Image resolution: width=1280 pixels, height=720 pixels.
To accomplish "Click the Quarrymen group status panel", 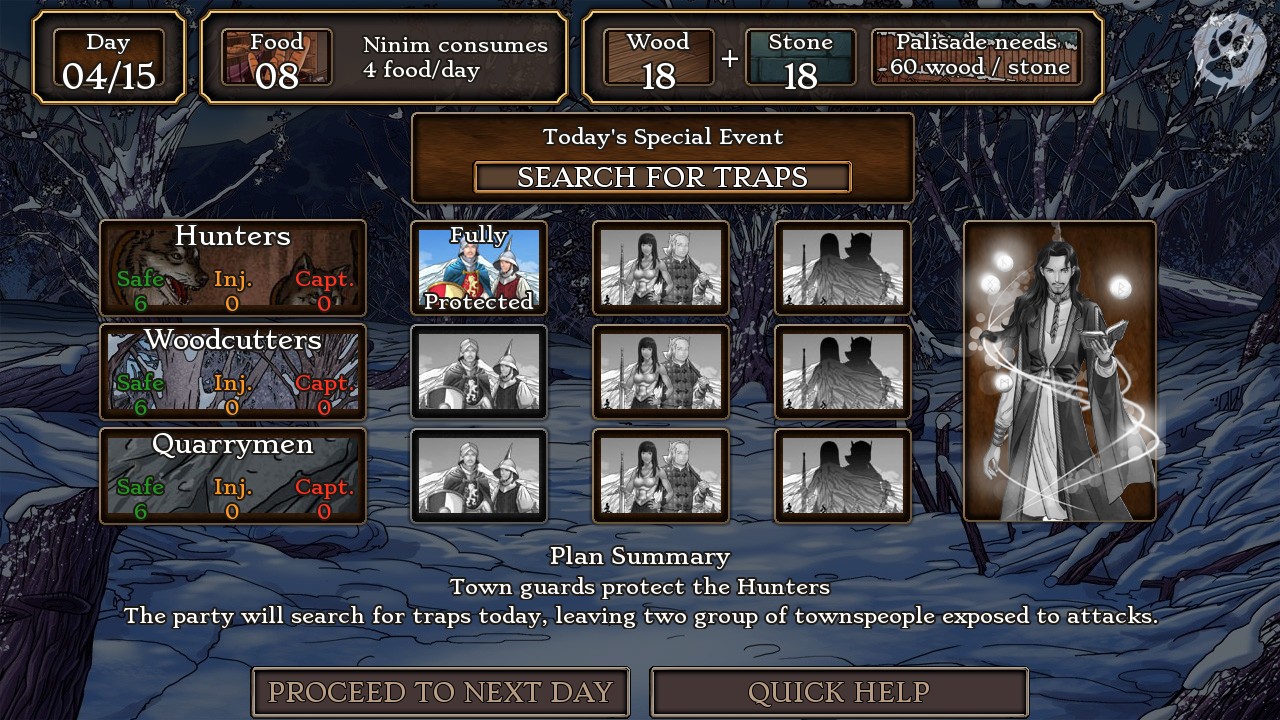I will tap(232, 475).
